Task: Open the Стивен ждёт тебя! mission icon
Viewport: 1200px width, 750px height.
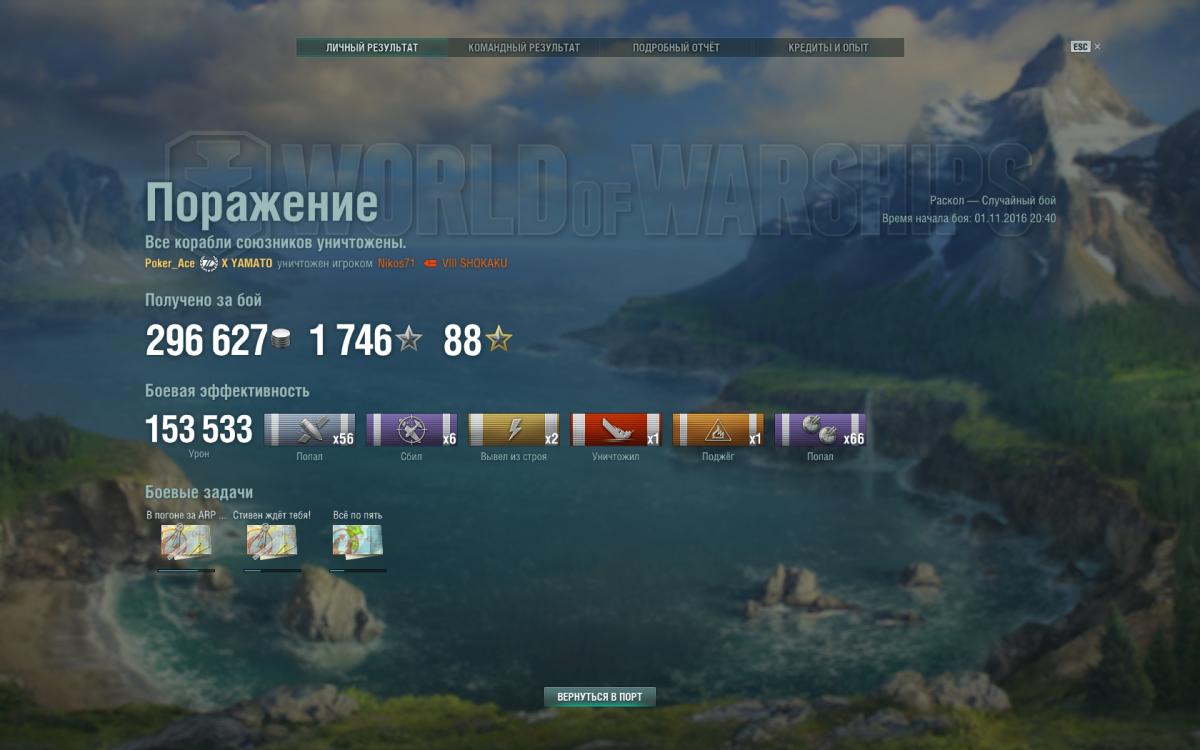Action: [x=272, y=541]
